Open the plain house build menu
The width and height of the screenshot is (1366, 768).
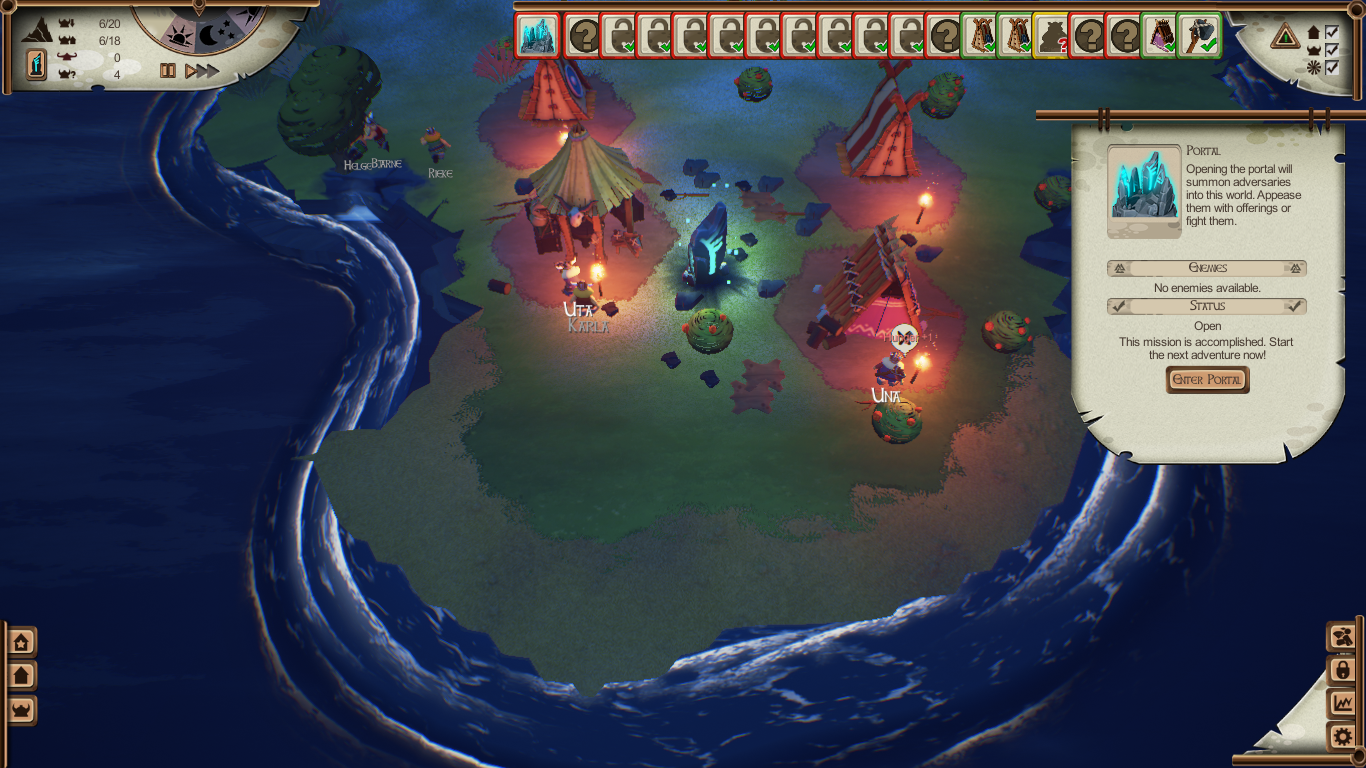pyautogui.click(x=21, y=676)
